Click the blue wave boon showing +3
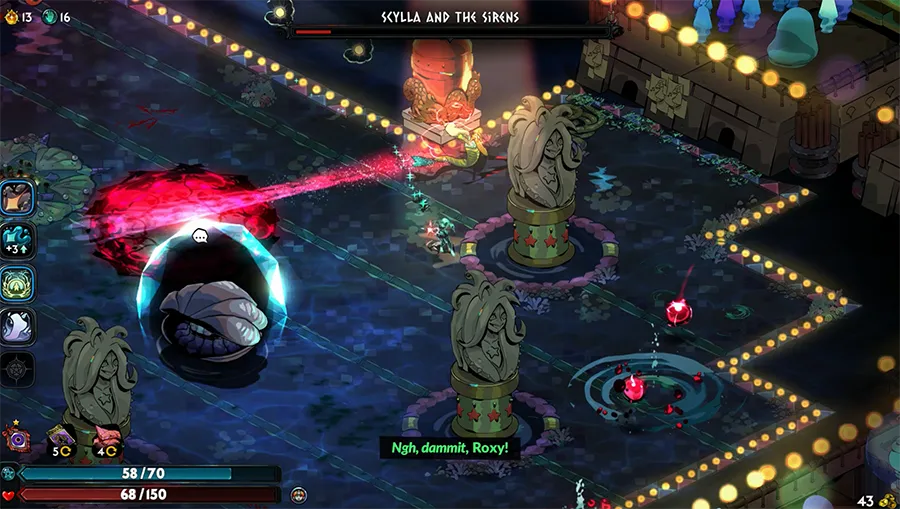The image size is (900, 509). [18, 241]
